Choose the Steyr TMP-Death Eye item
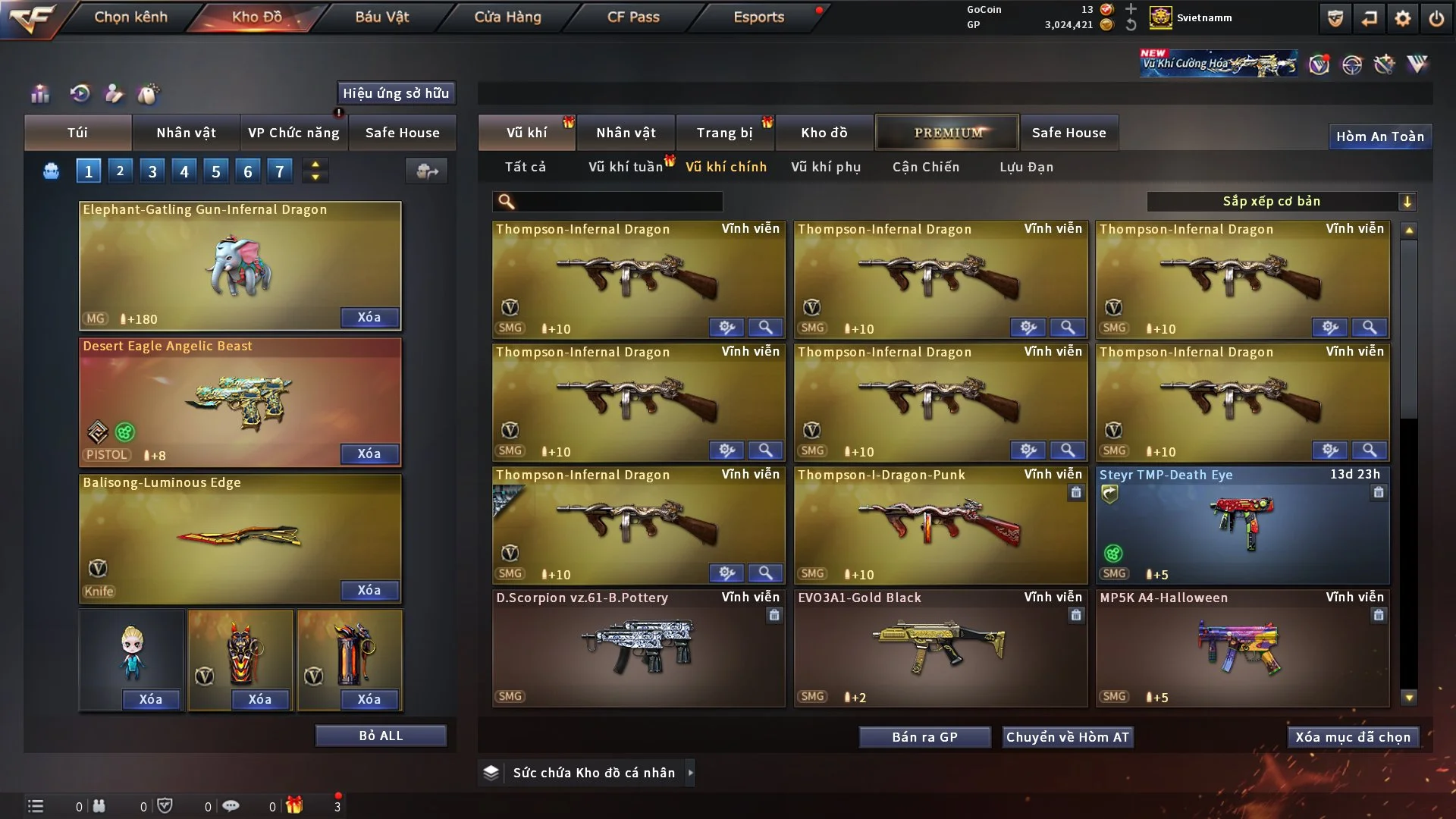1456x819 pixels. pyautogui.click(x=1241, y=525)
